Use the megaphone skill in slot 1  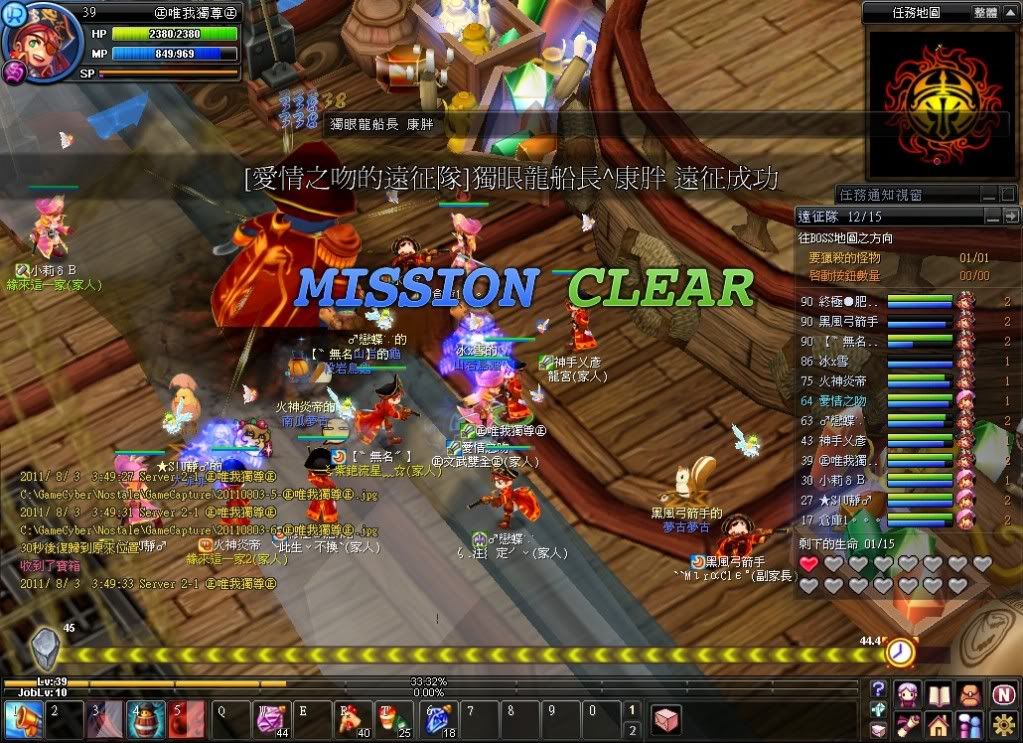coord(22,720)
